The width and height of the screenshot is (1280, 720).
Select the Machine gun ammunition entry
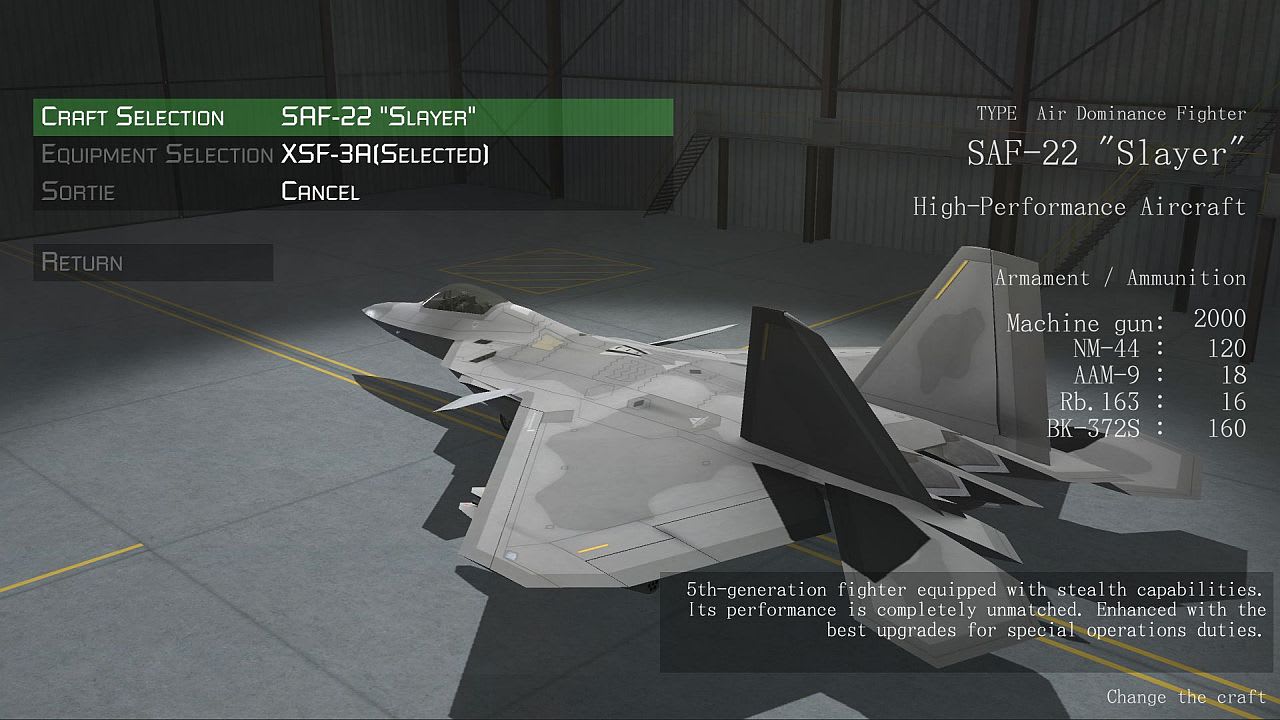pos(1127,322)
